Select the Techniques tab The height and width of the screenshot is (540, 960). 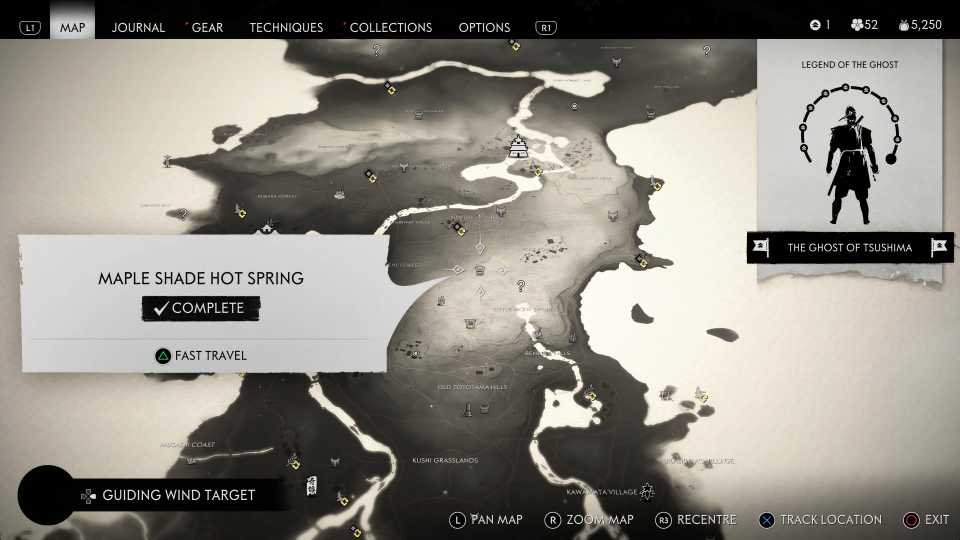click(286, 27)
